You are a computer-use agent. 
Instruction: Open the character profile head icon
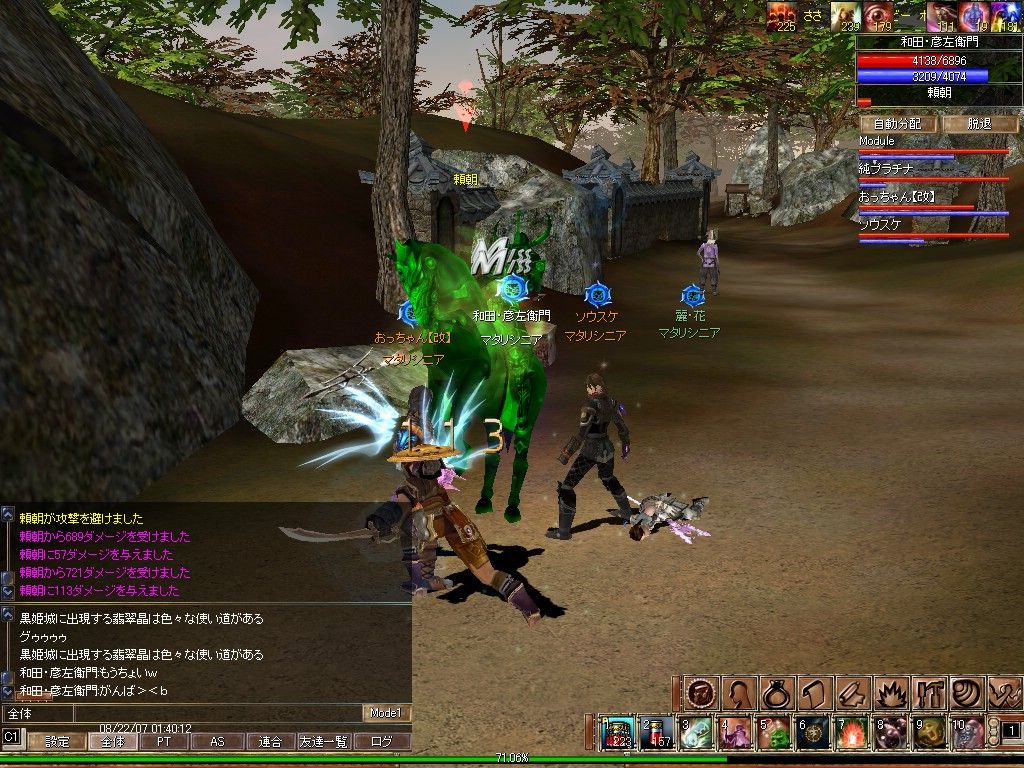tap(740, 692)
